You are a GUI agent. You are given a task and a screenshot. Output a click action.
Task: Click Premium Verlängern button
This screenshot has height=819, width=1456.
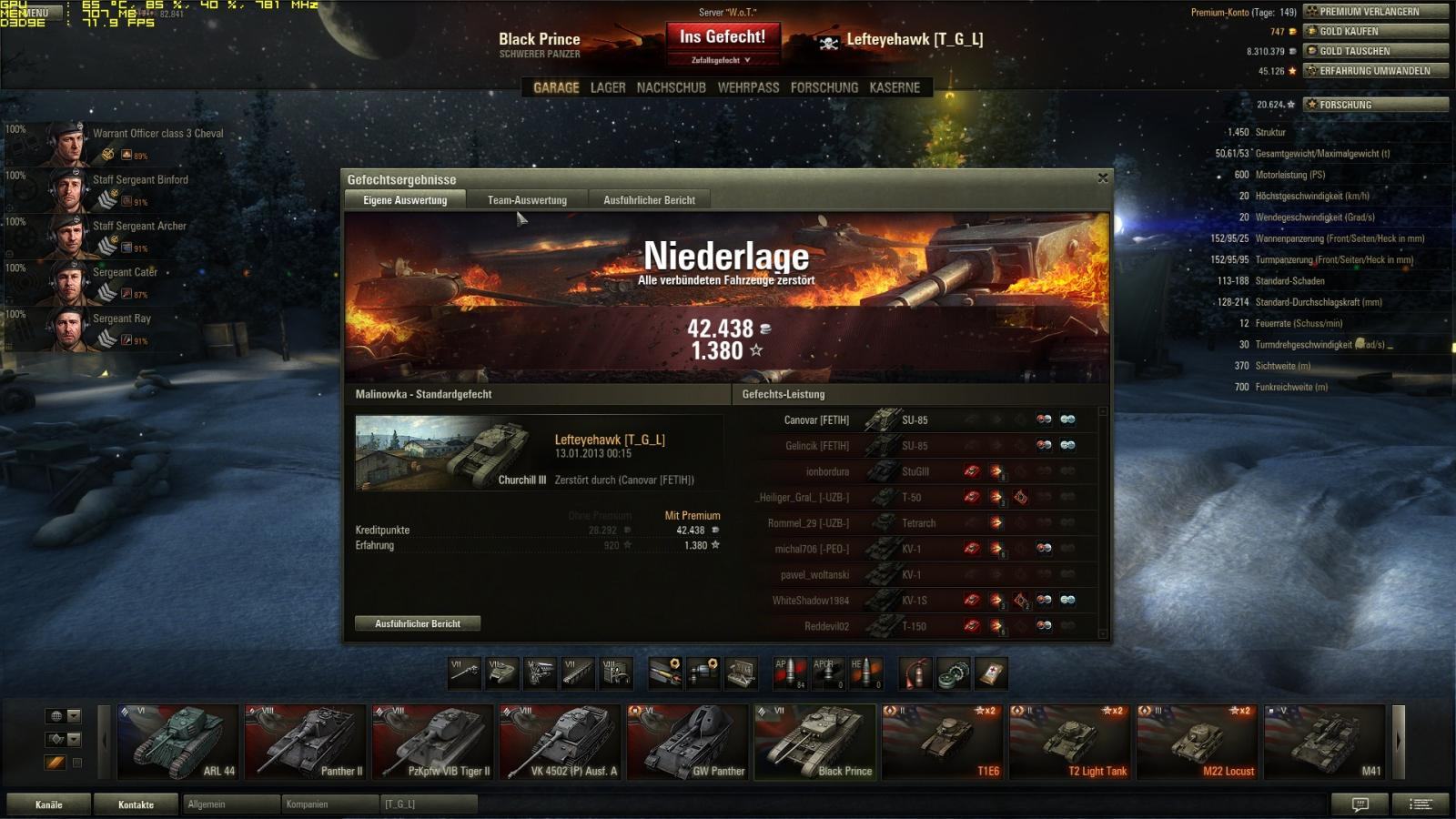point(1375,12)
